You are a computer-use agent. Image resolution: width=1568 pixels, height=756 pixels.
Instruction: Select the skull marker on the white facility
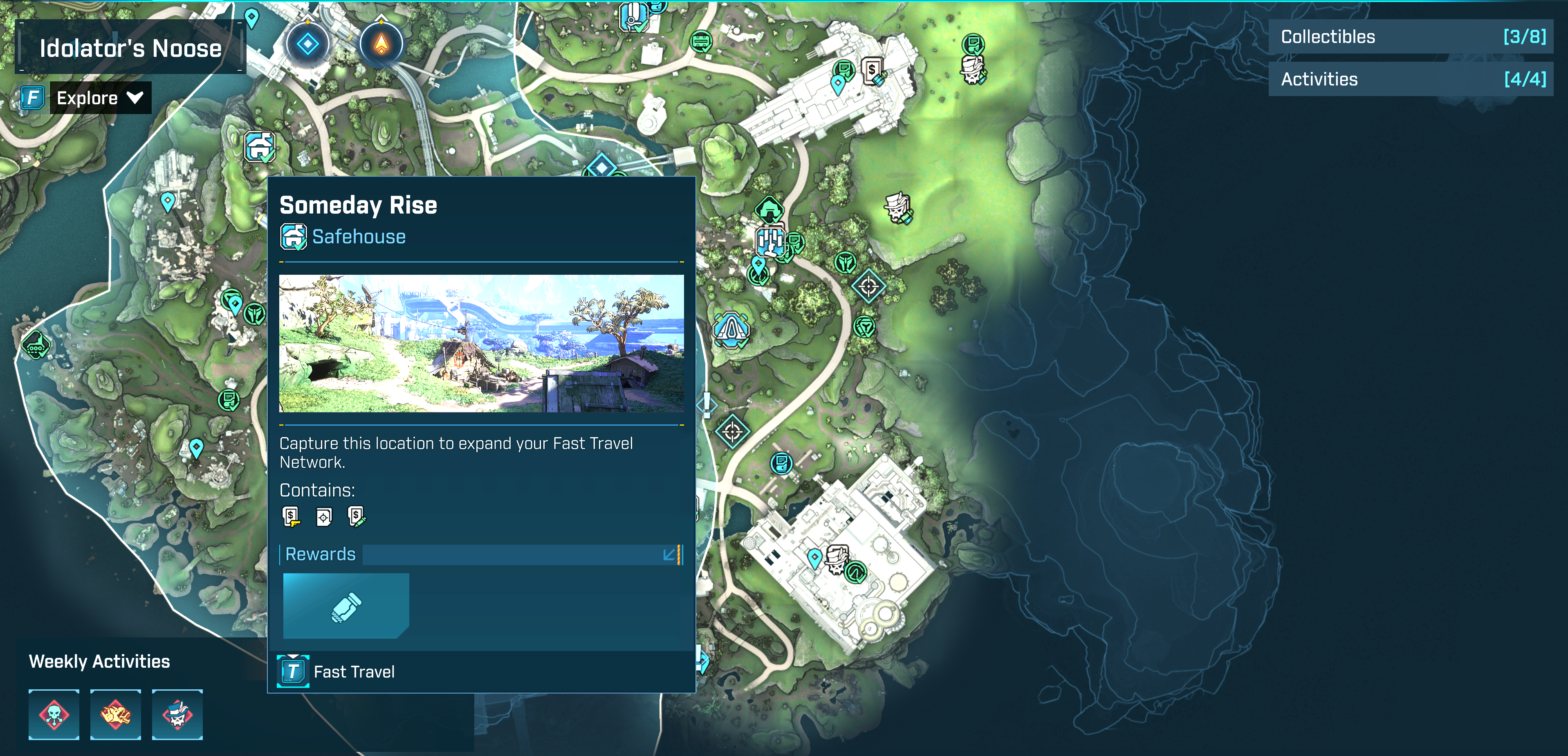click(x=838, y=559)
